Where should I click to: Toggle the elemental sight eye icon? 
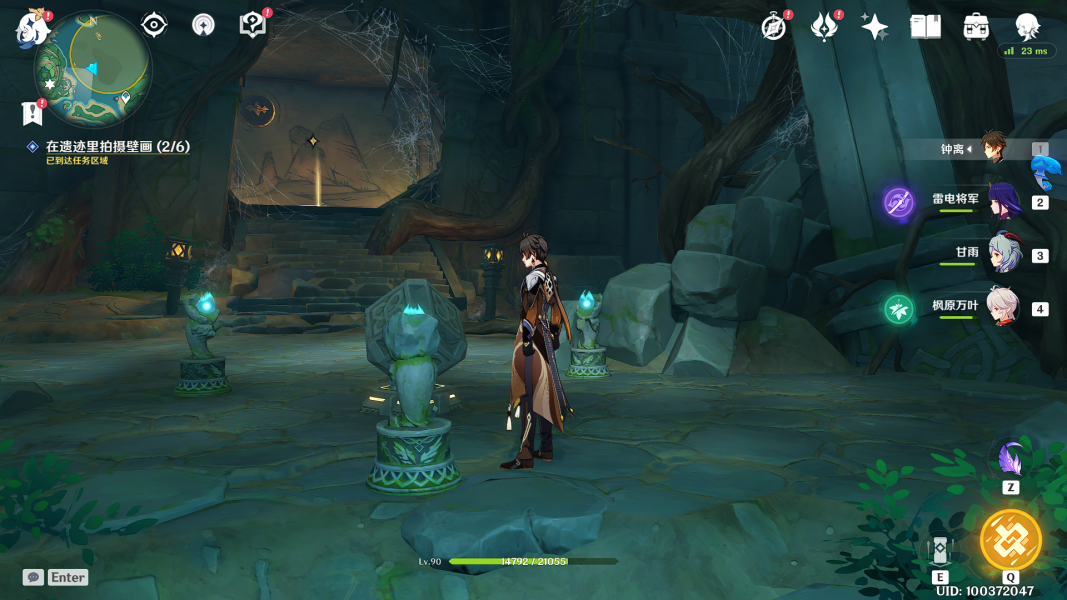click(x=154, y=25)
